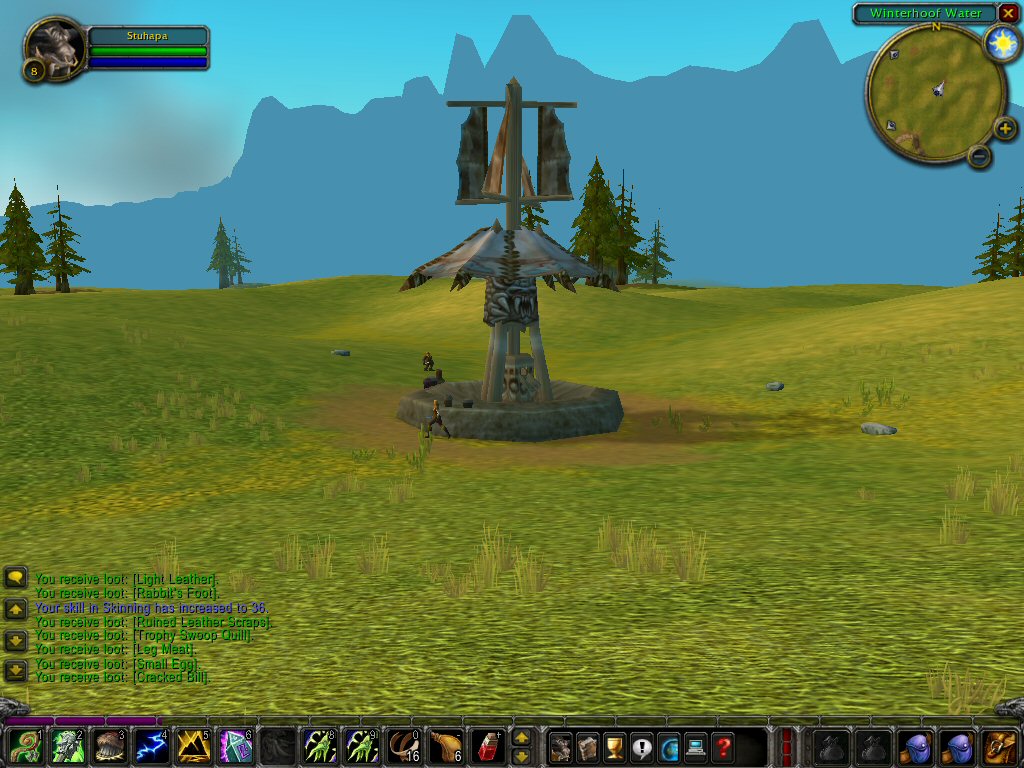Image resolution: width=1024 pixels, height=768 pixels.
Task: Open the leather backpack
Action: (999, 747)
